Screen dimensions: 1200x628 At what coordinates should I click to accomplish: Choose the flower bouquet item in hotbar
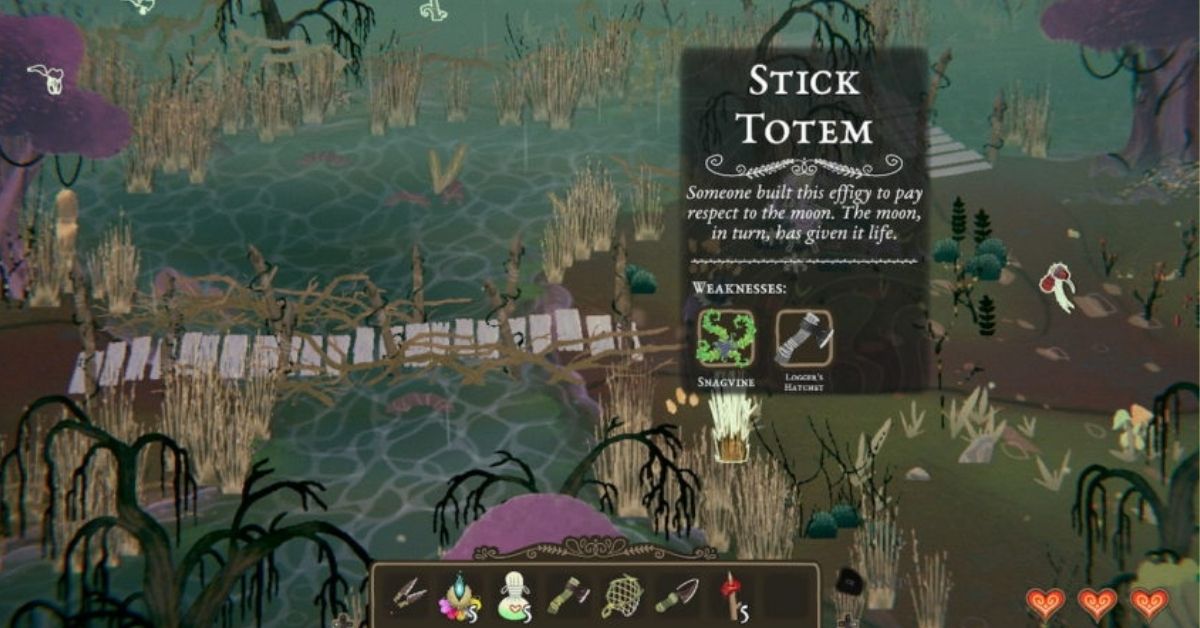click(x=459, y=598)
